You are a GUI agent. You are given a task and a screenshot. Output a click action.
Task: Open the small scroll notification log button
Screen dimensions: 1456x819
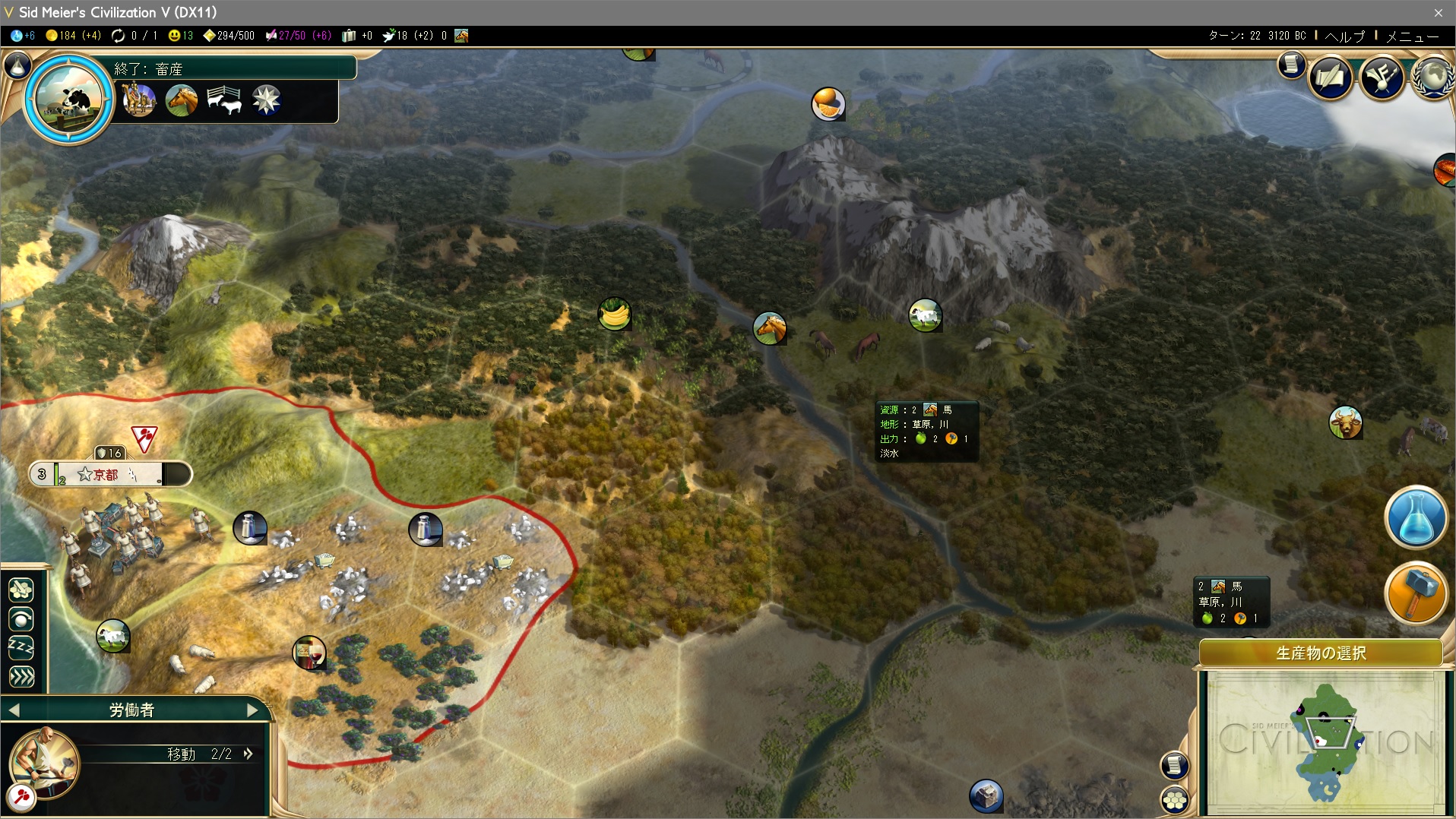point(1291,65)
